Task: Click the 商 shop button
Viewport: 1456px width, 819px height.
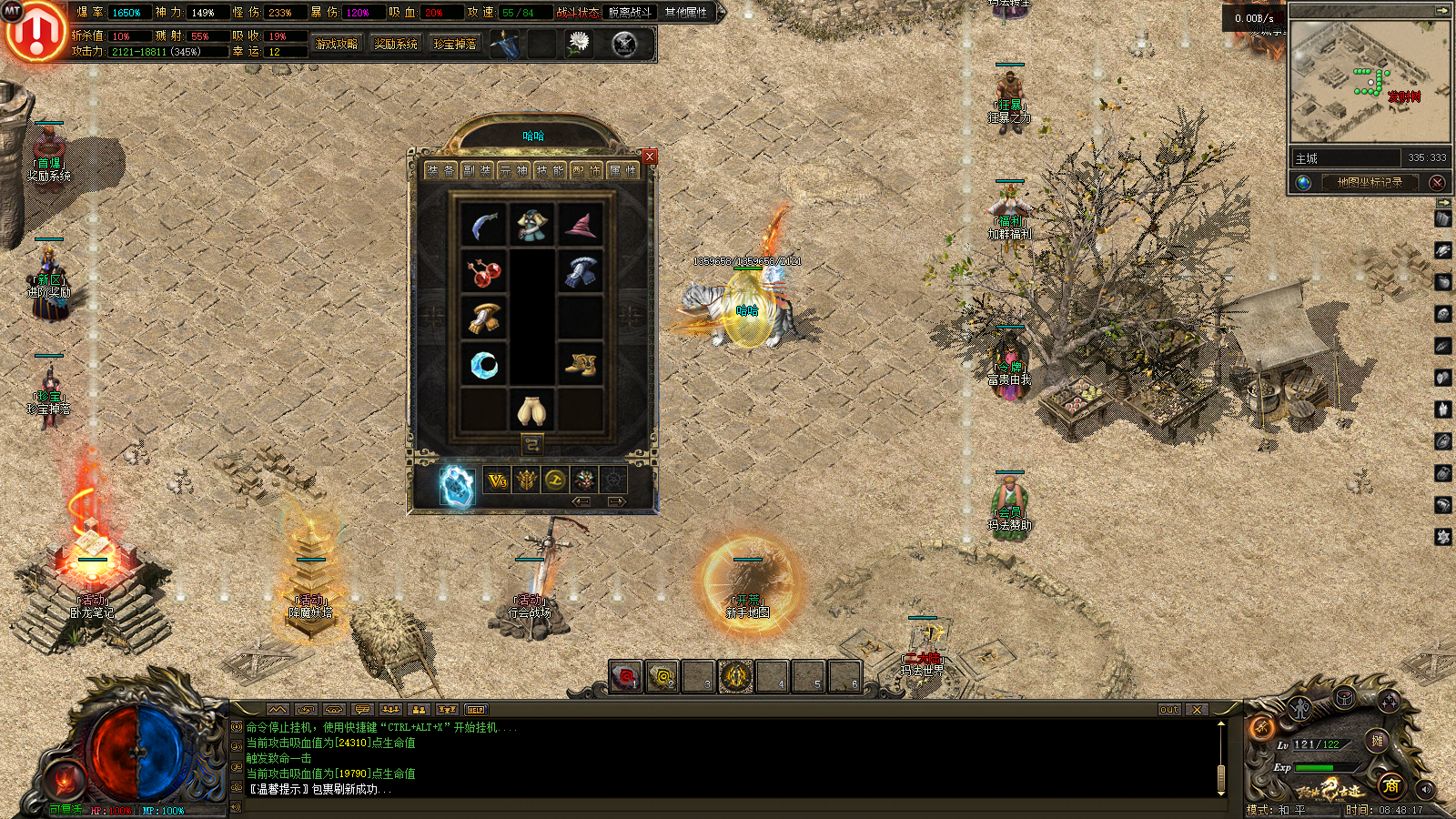Action: coord(1390,785)
